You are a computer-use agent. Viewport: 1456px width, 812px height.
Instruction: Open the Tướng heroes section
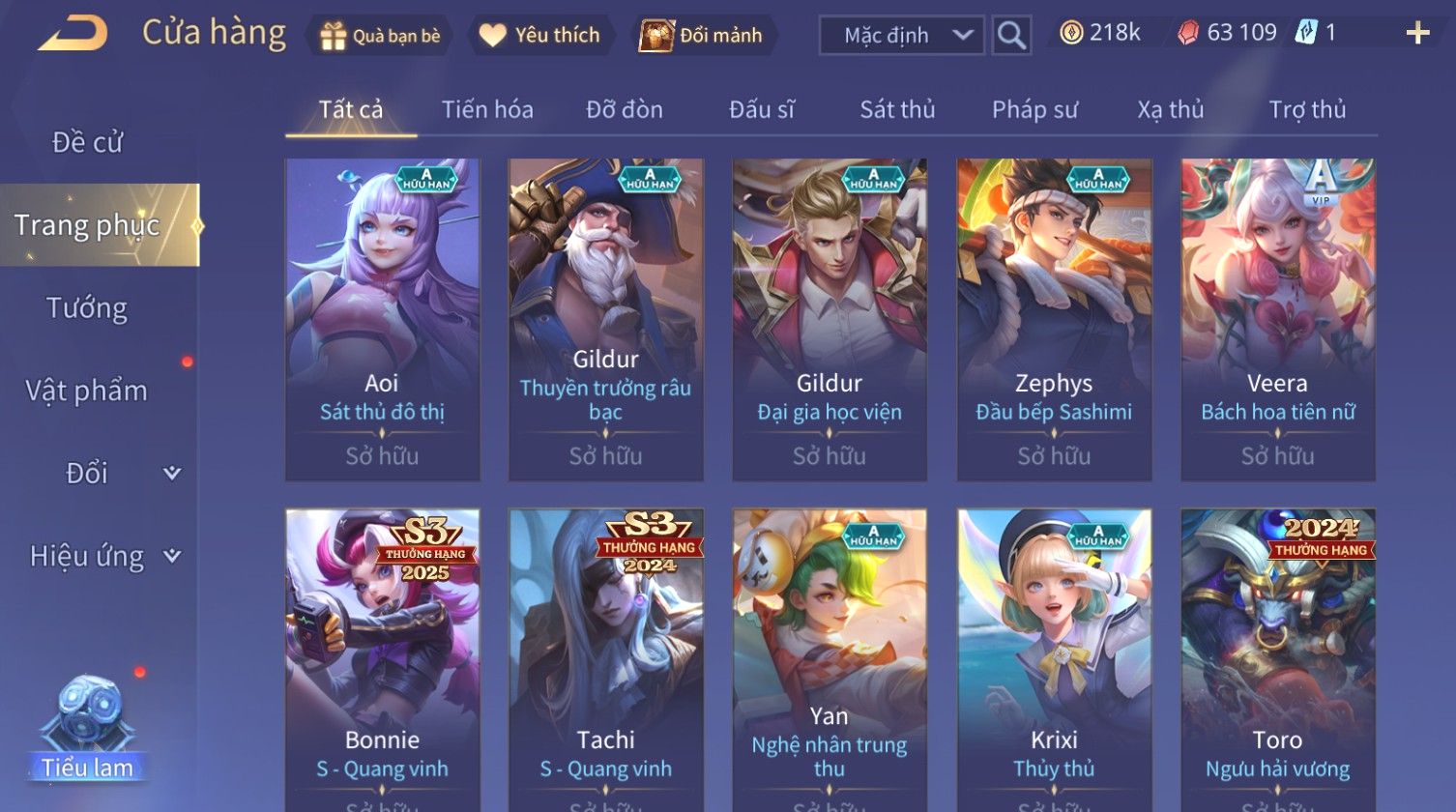[x=87, y=308]
